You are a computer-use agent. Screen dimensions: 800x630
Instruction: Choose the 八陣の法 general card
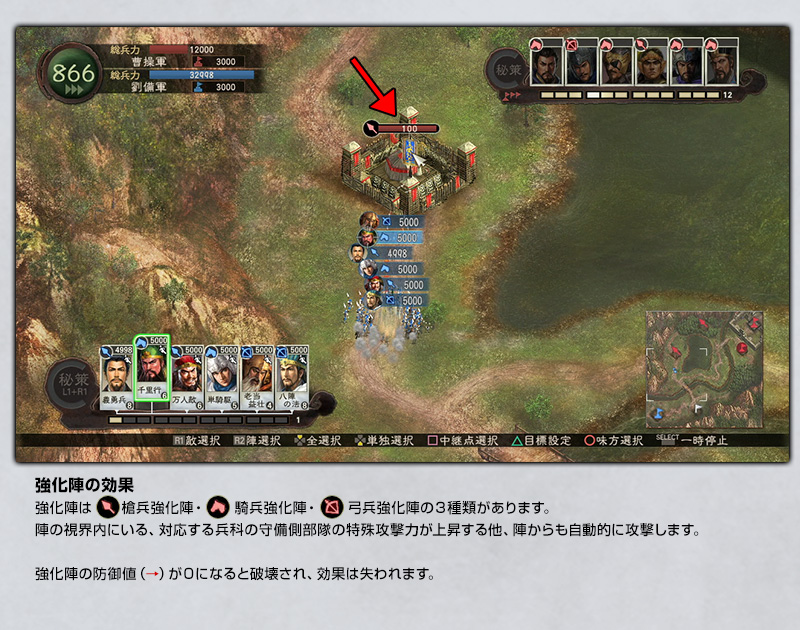coord(292,377)
